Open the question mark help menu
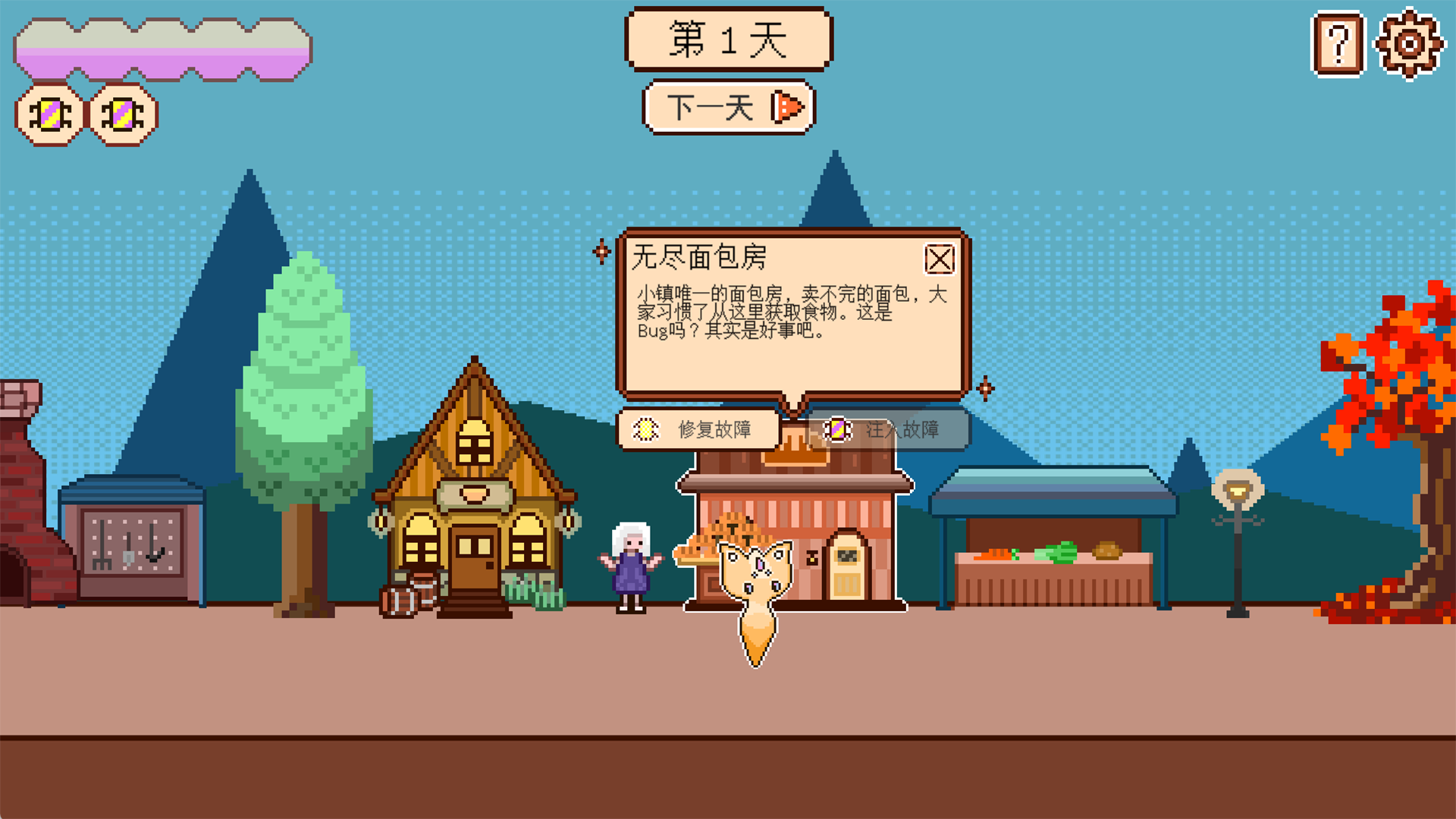 (x=1338, y=44)
